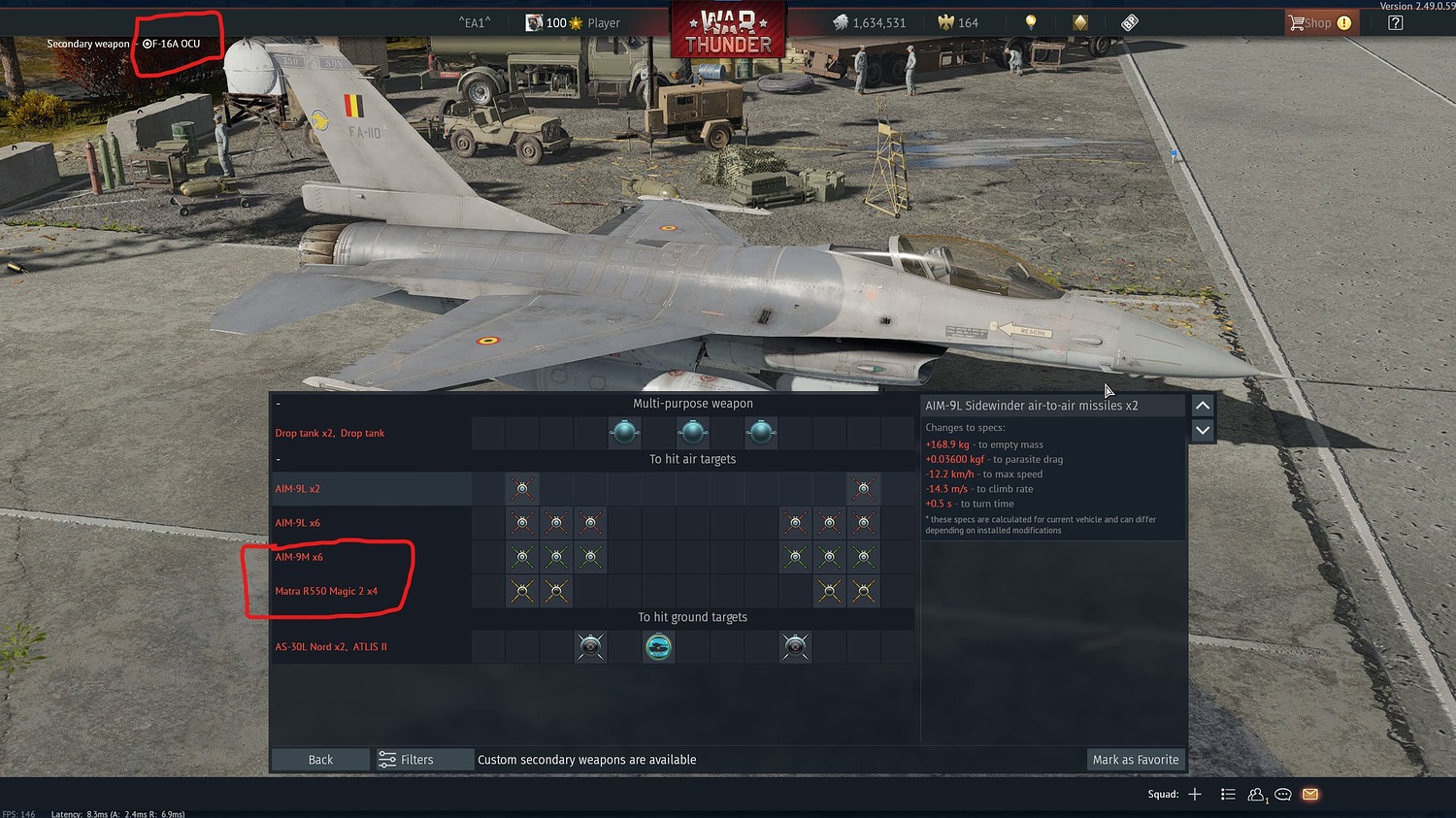Click the battle tasks list icon in bottom bar
The height and width of the screenshot is (818, 1456).
pos(1227,794)
